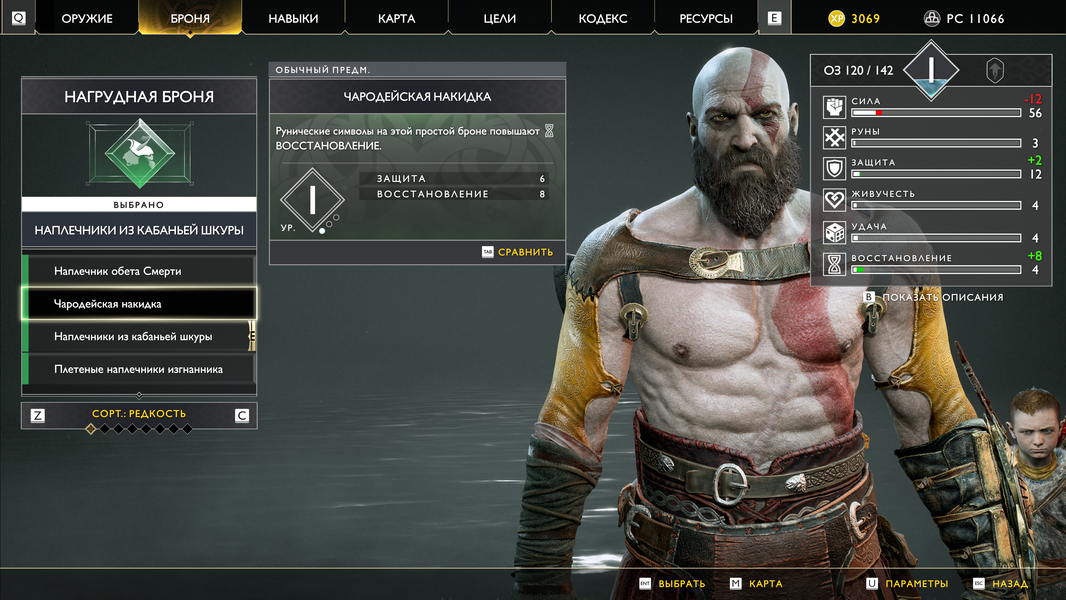The height and width of the screenshot is (600, 1066).
Task: Change sorting via СОРТ.: РЕДКОСТЬ
Action: pyautogui.click(x=139, y=414)
